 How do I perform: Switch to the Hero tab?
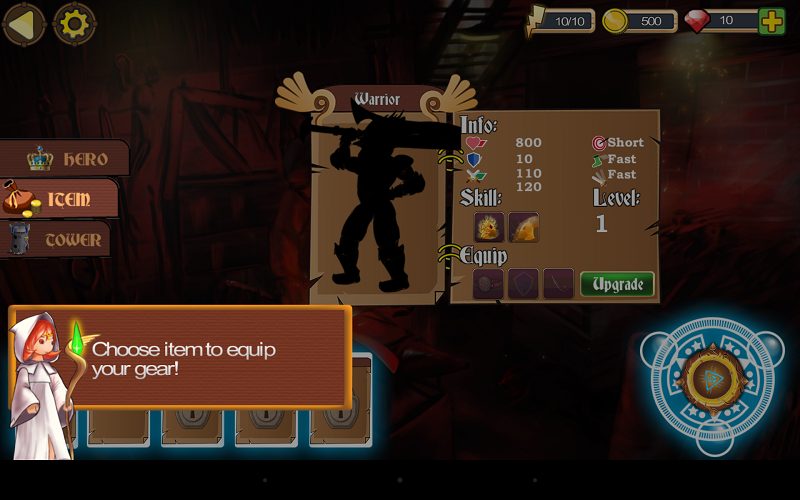coord(66,159)
